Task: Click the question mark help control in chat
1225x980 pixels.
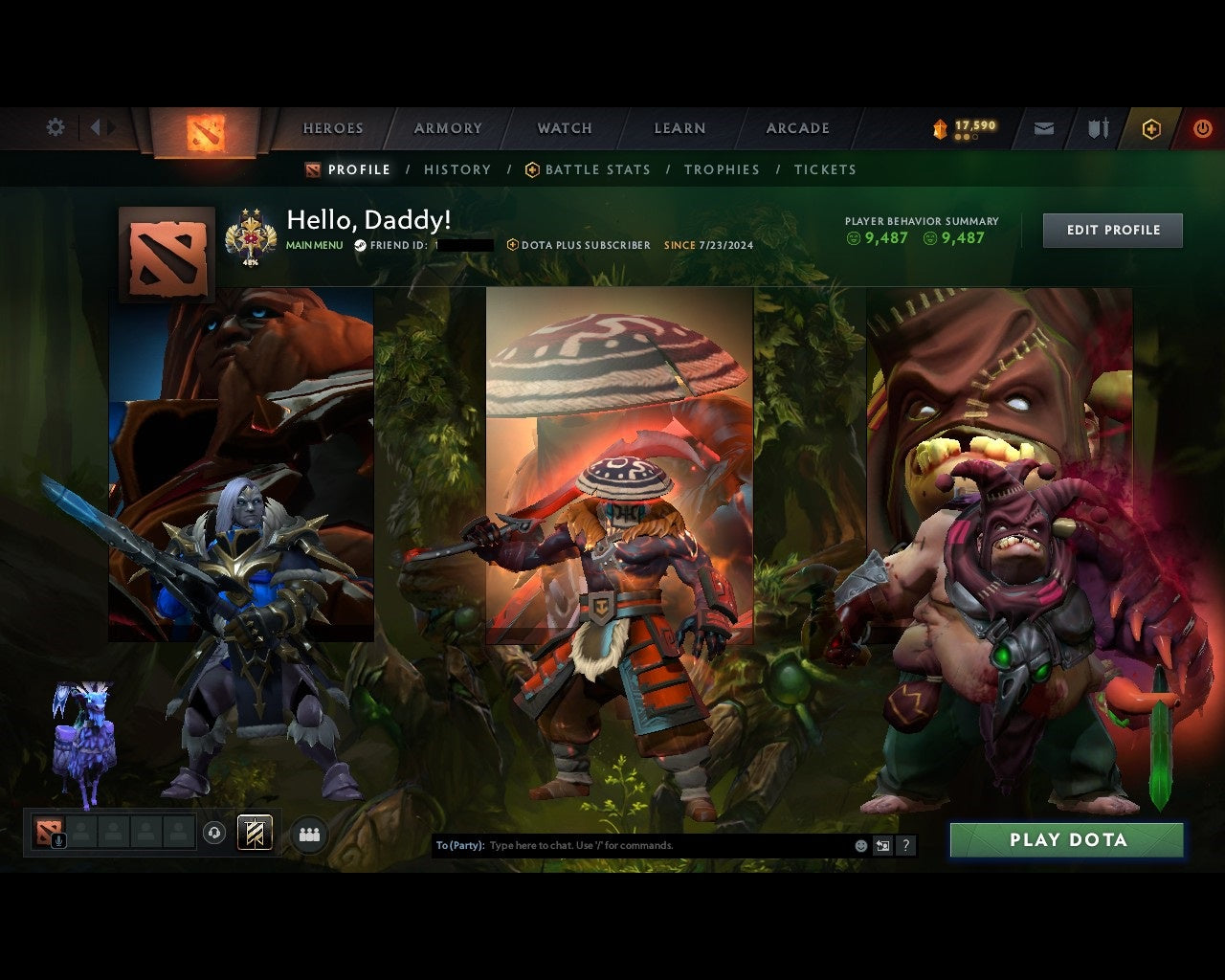Action: 905,846
